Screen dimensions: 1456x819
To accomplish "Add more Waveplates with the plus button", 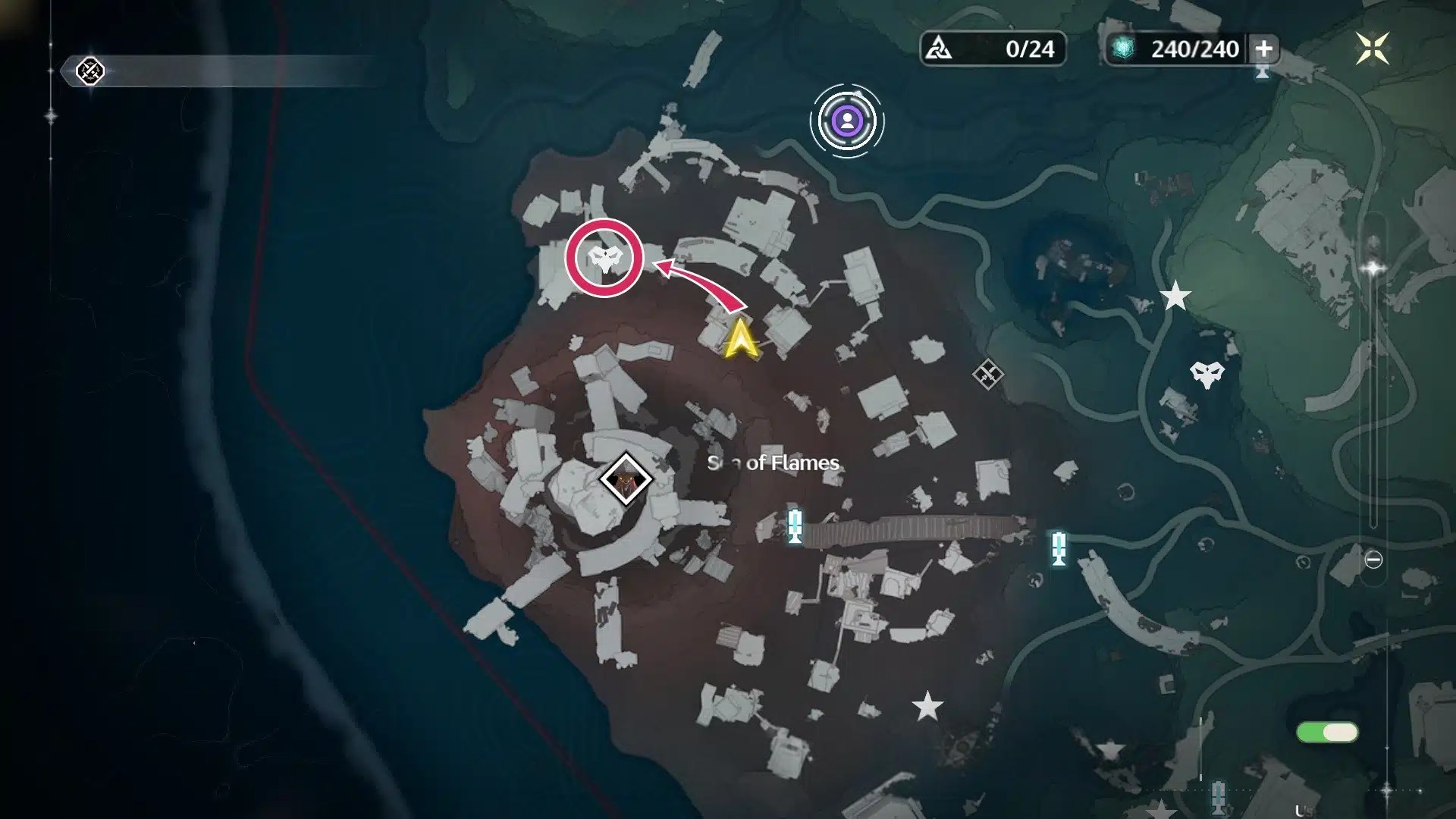I will point(1263,49).
